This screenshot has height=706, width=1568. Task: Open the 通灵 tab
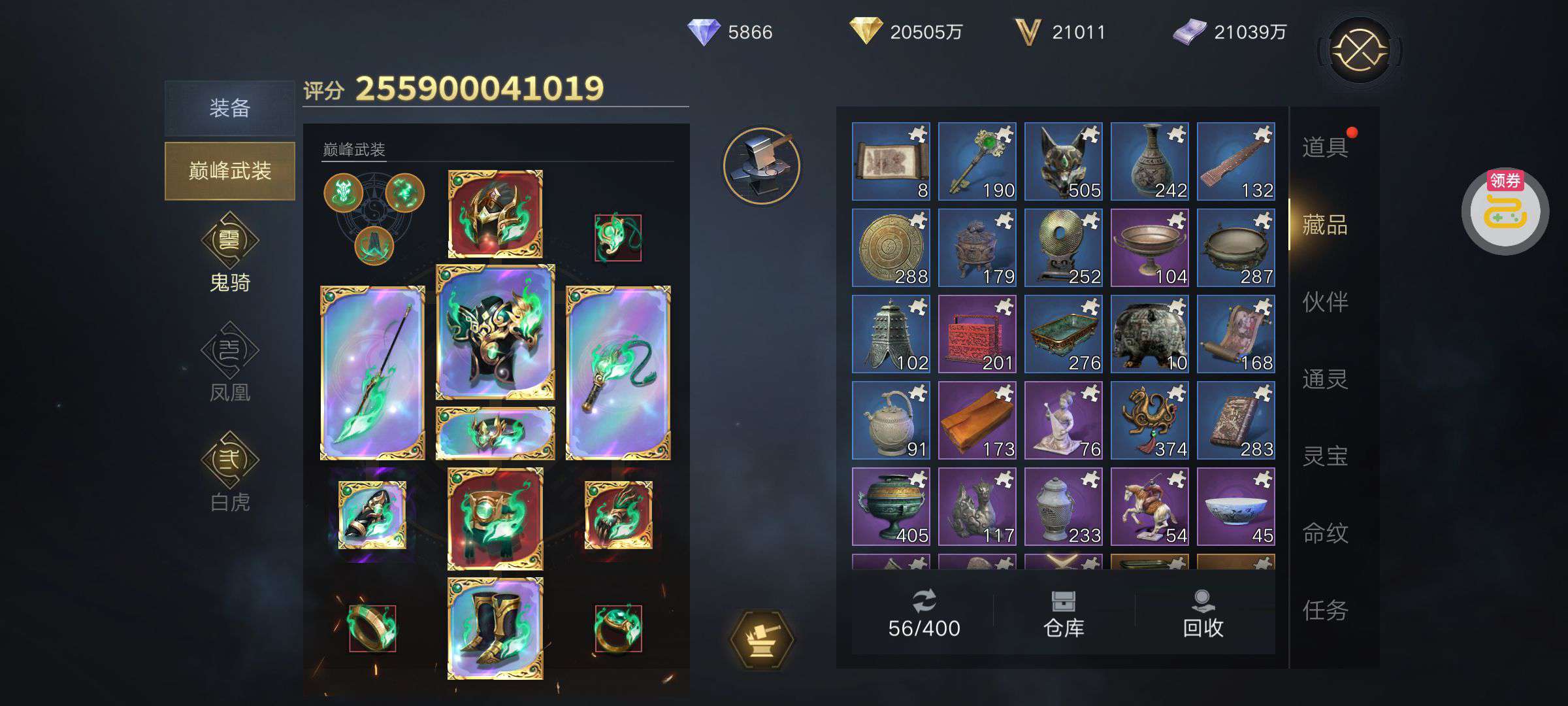1325,379
